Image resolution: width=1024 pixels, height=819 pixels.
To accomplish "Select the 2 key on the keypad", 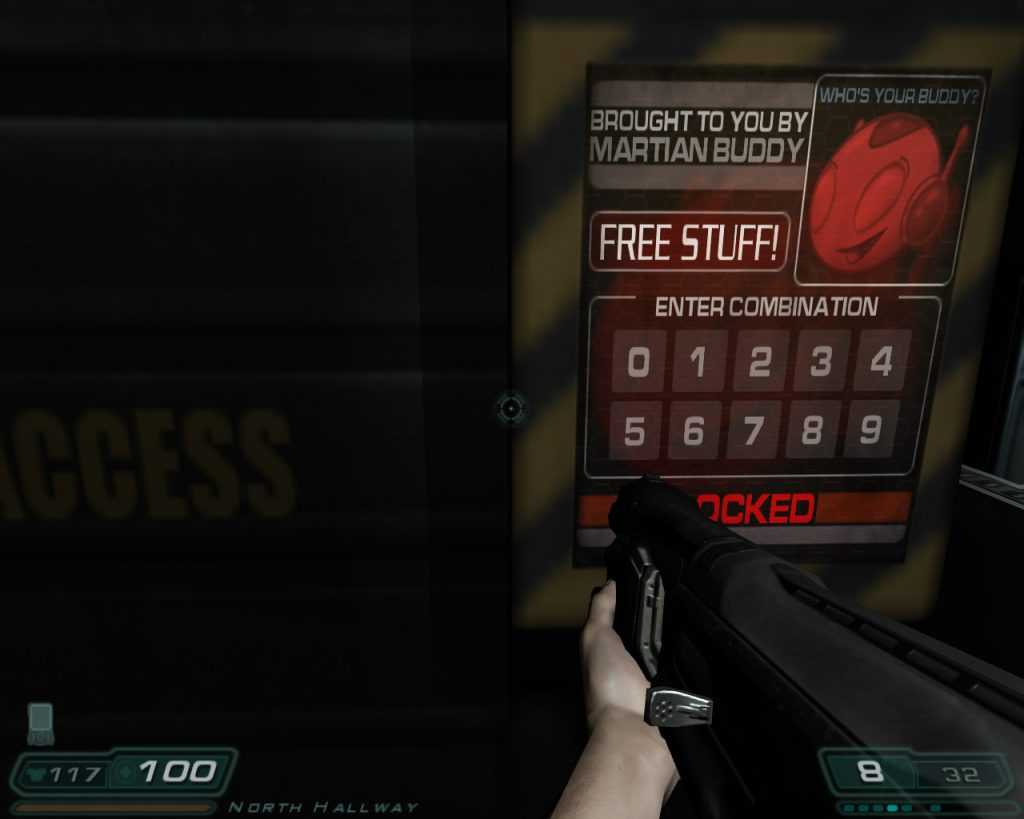I will click(760, 362).
